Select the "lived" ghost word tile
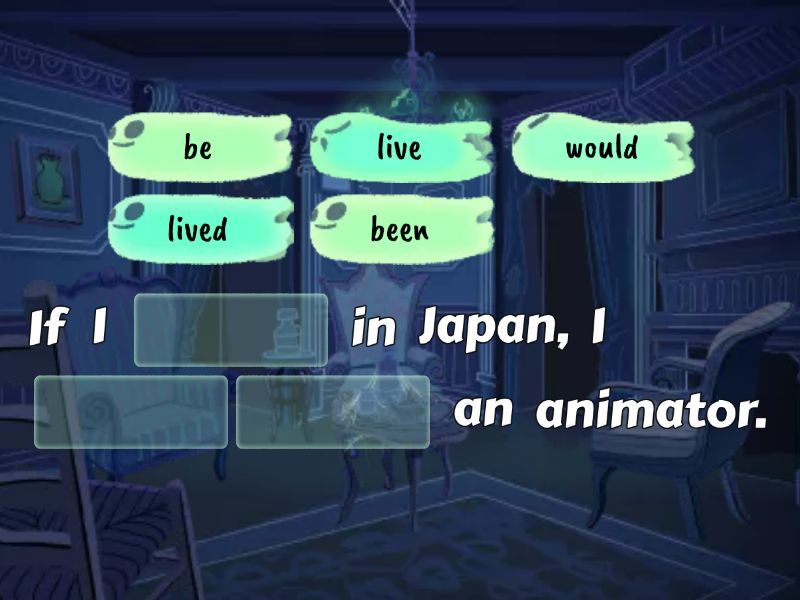 click(x=199, y=229)
